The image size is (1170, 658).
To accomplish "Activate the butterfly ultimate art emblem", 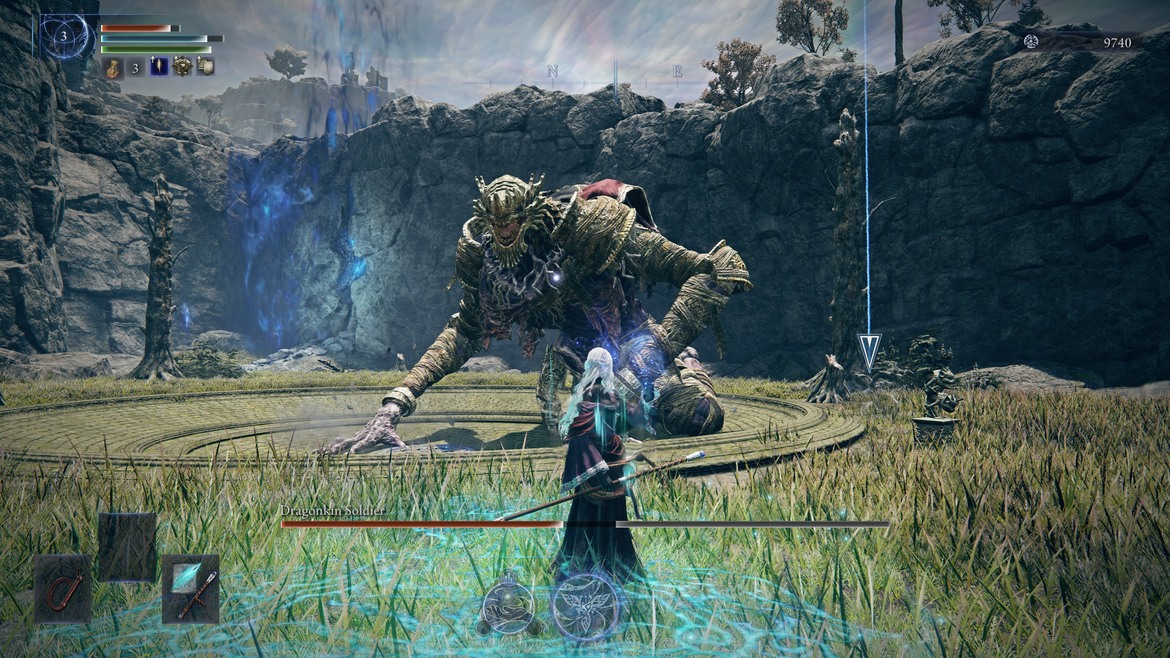I will 586,605.
